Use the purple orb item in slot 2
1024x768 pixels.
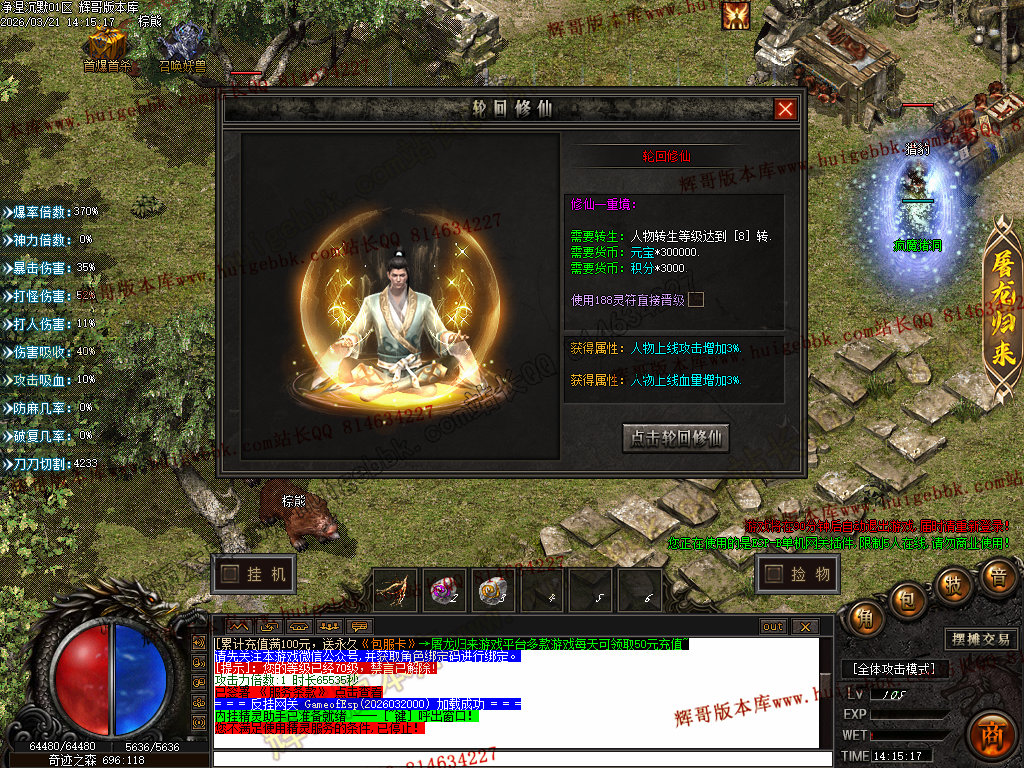(x=444, y=591)
